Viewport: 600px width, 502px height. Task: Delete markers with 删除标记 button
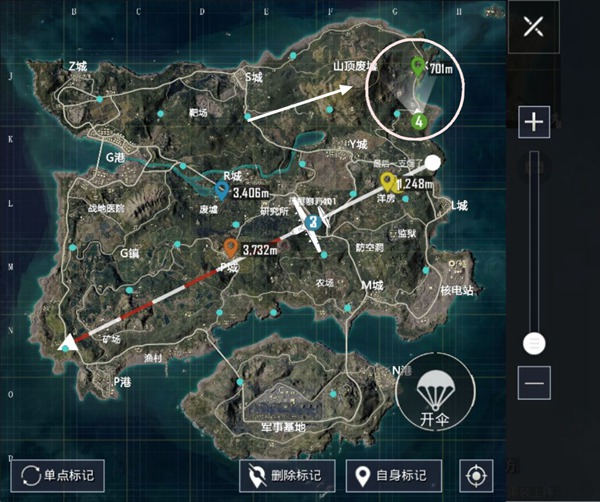click(287, 475)
